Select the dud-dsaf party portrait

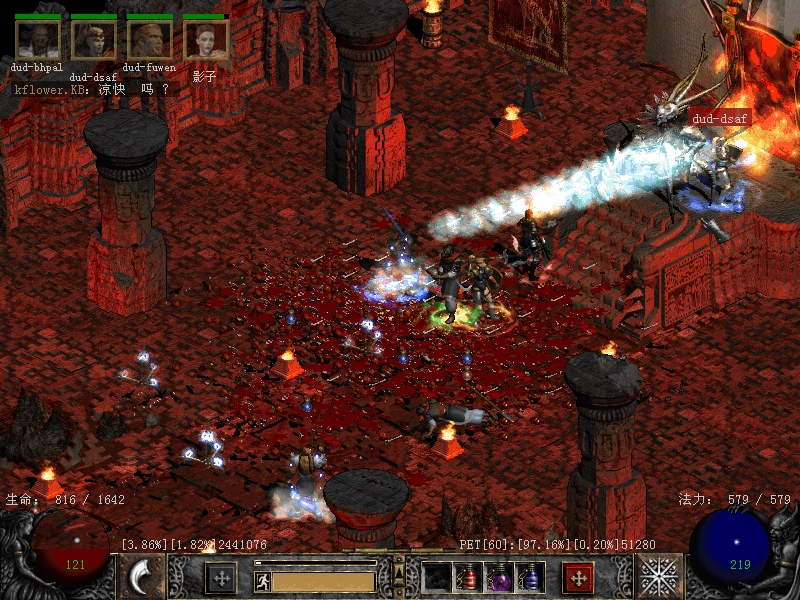pos(93,39)
